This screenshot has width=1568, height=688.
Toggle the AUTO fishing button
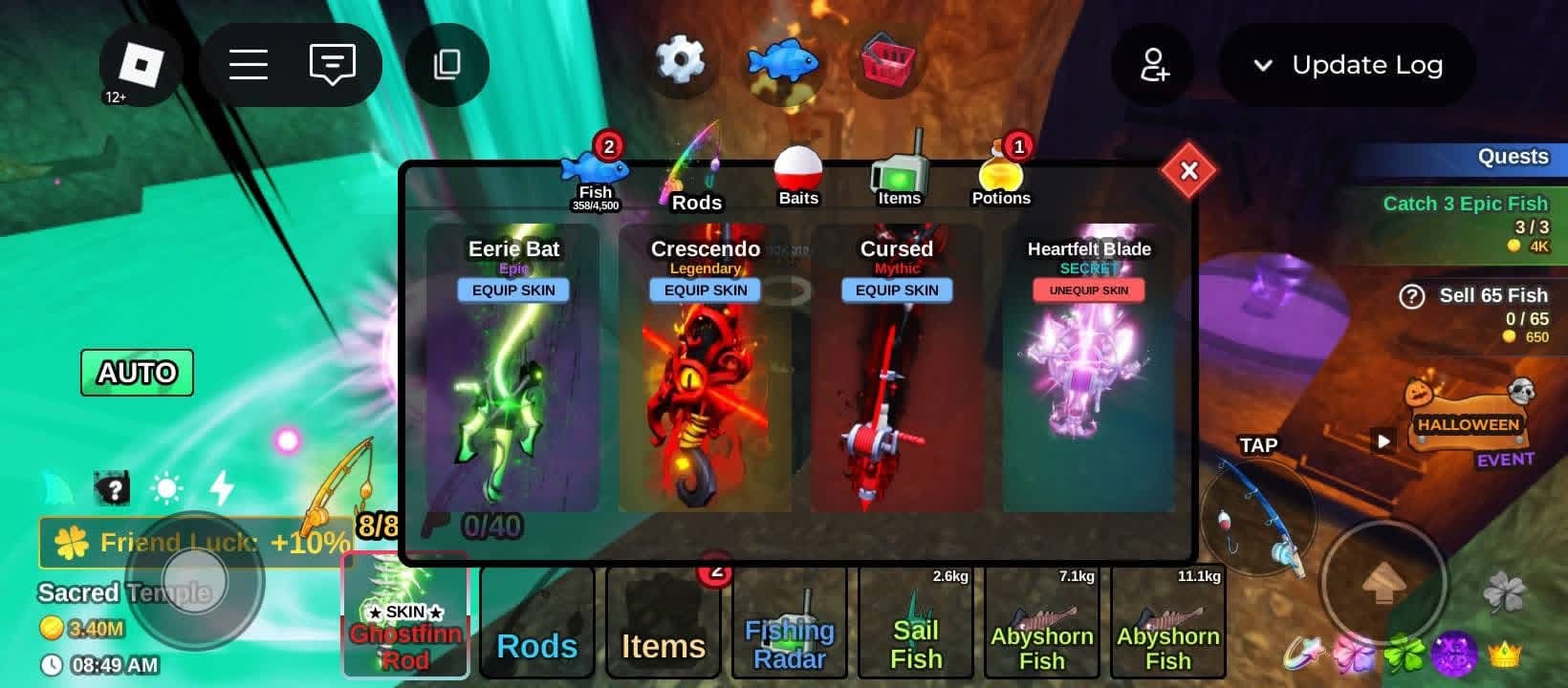coord(137,373)
